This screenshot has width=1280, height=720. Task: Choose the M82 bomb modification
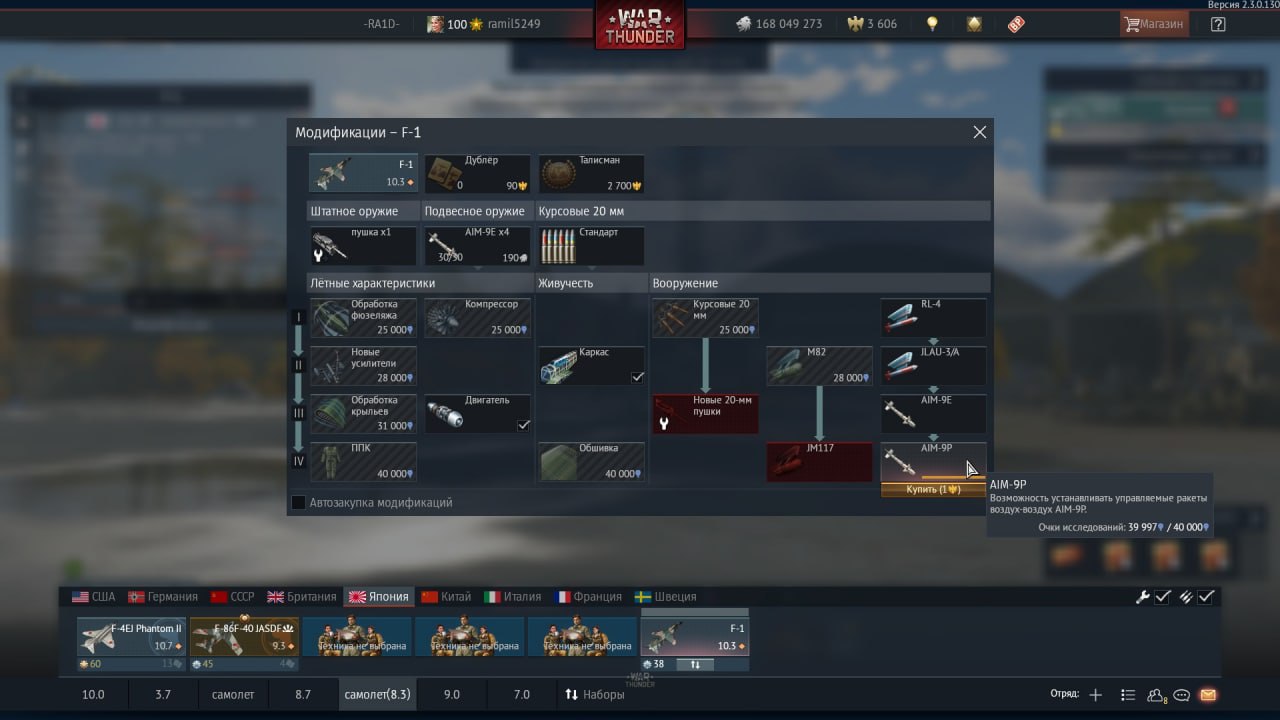point(819,365)
